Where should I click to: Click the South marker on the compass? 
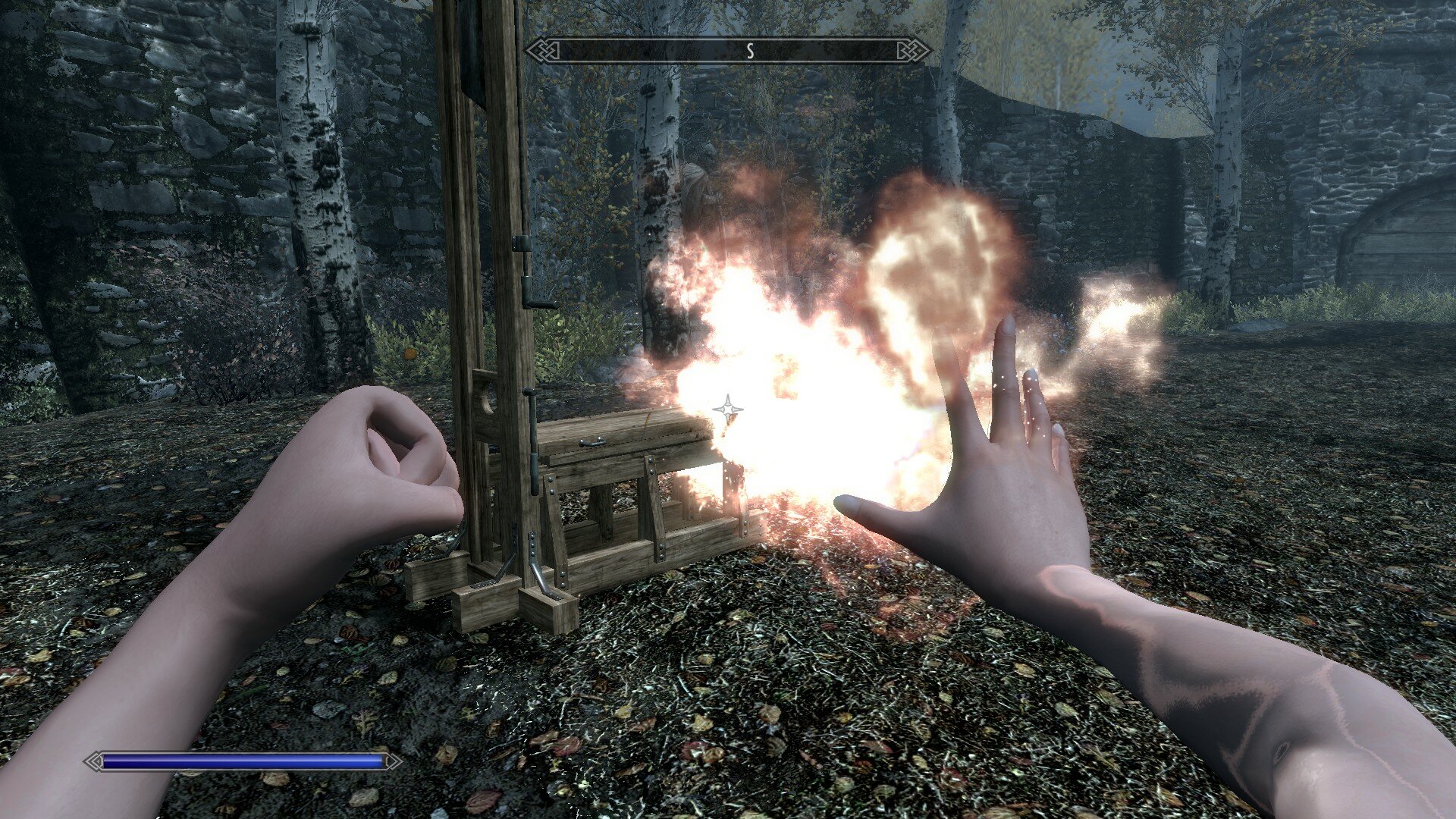click(x=750, y=49)
